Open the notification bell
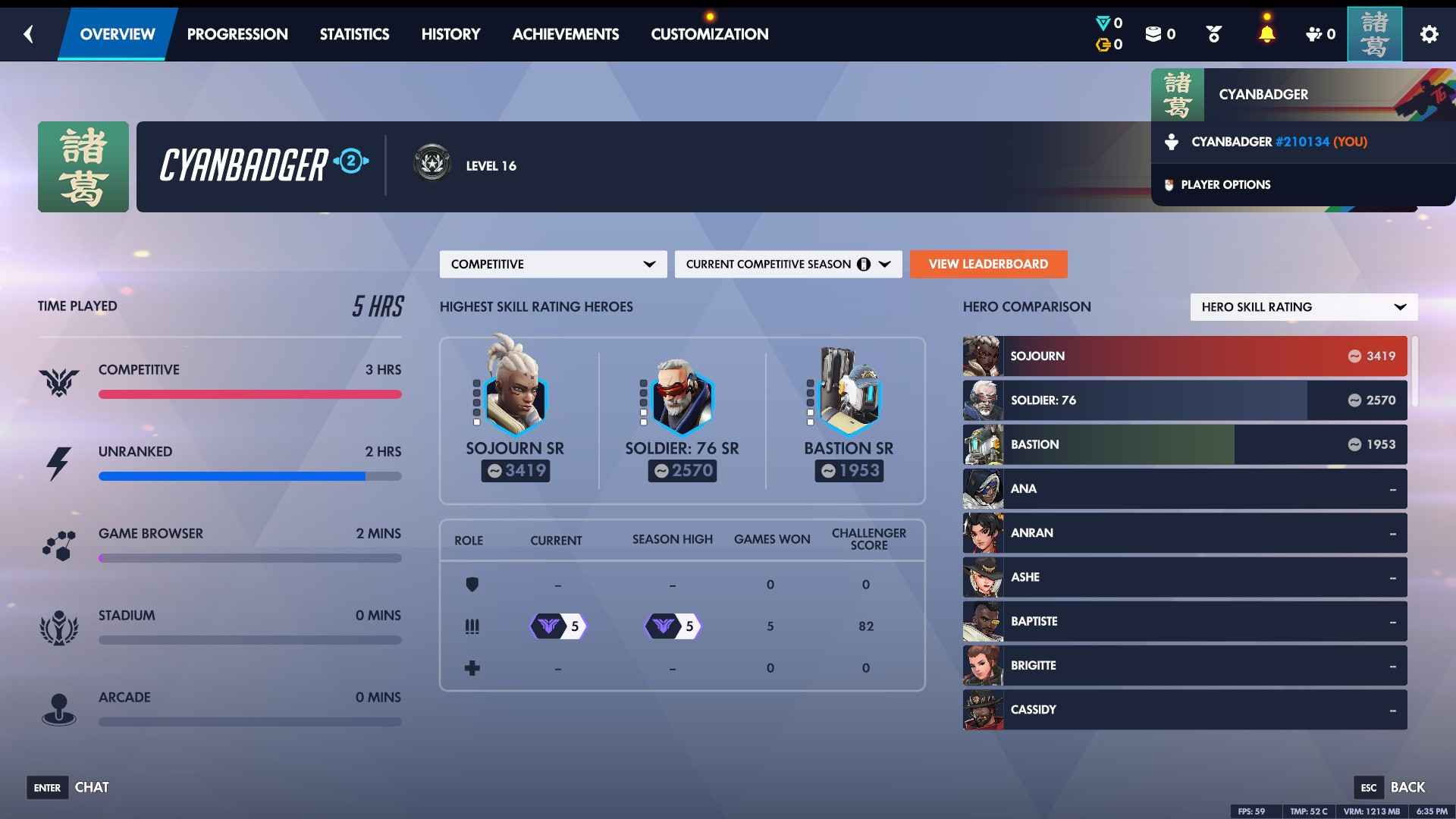Viewport: 1456px width, 819px height. click(1266, 33)
